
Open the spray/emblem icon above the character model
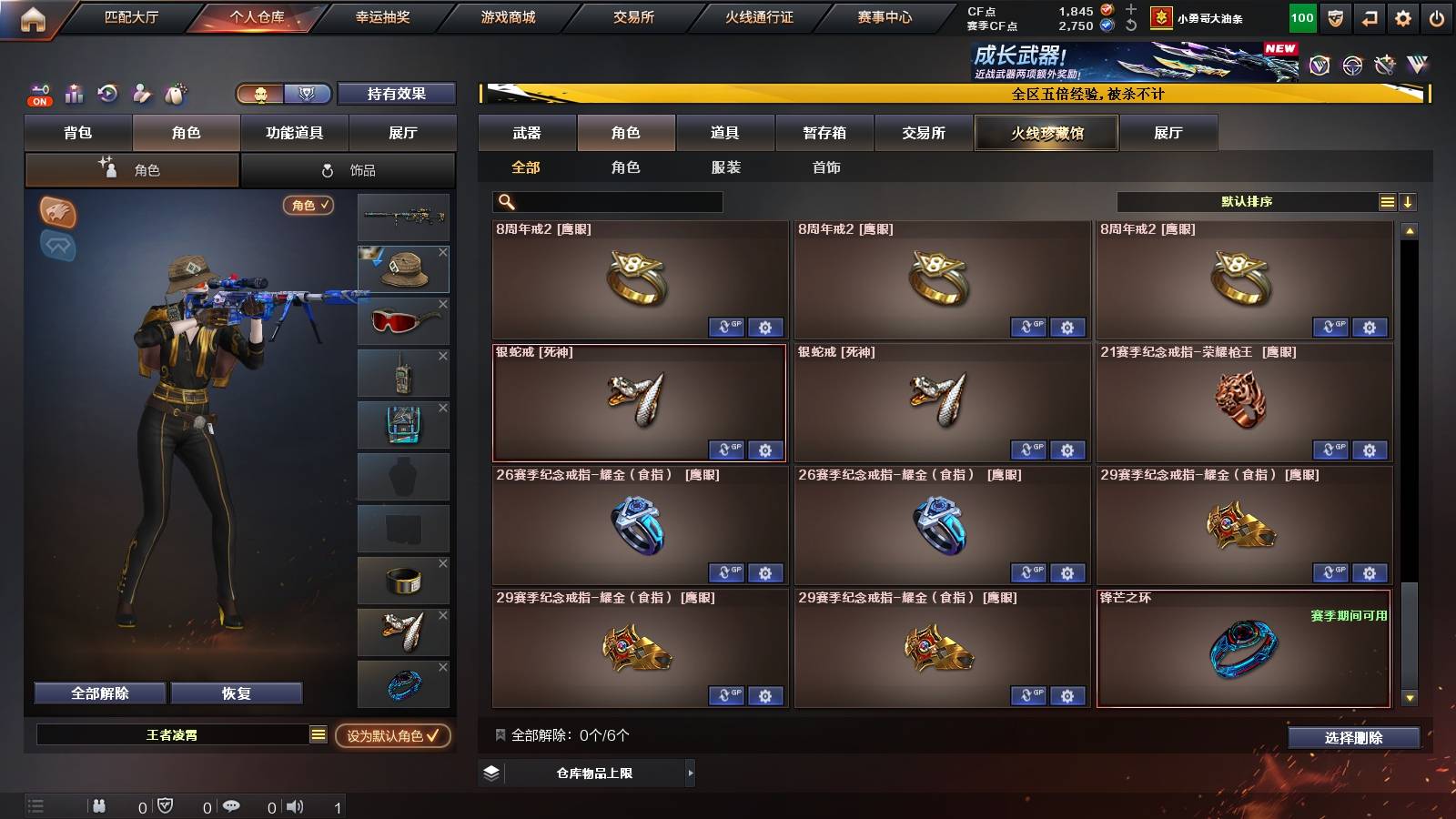pyautogui.click(x=56, y=211)
